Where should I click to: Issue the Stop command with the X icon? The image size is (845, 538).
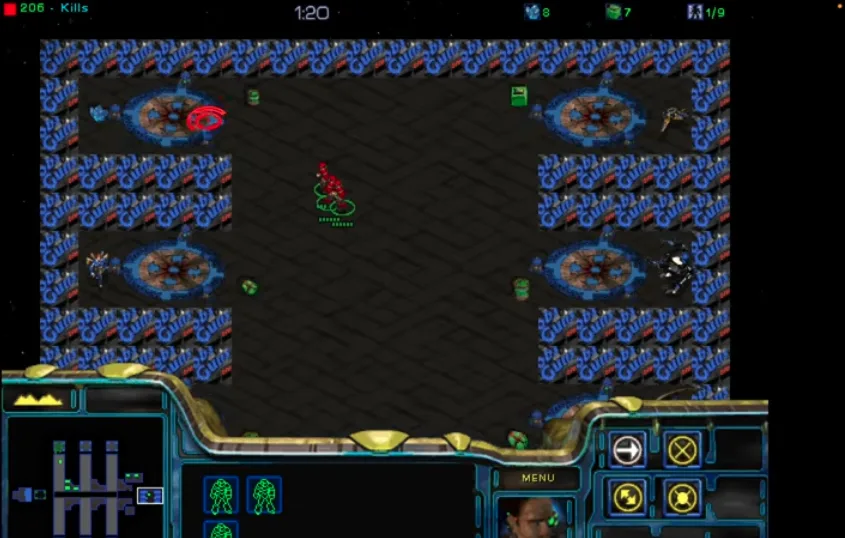coord(682,451)
